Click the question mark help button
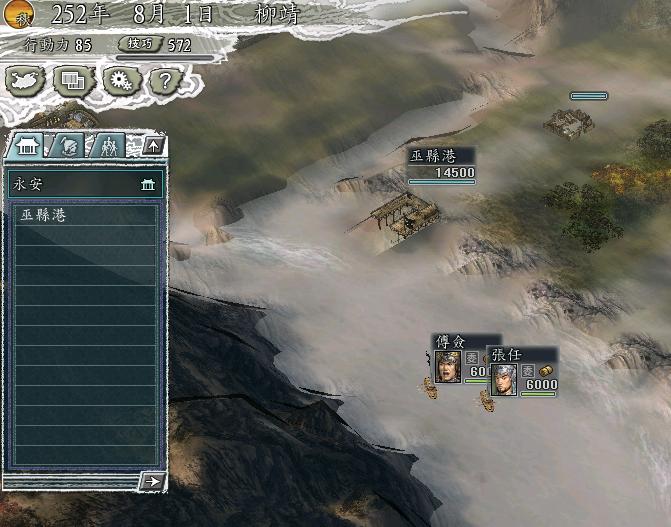 pos(166,81)
